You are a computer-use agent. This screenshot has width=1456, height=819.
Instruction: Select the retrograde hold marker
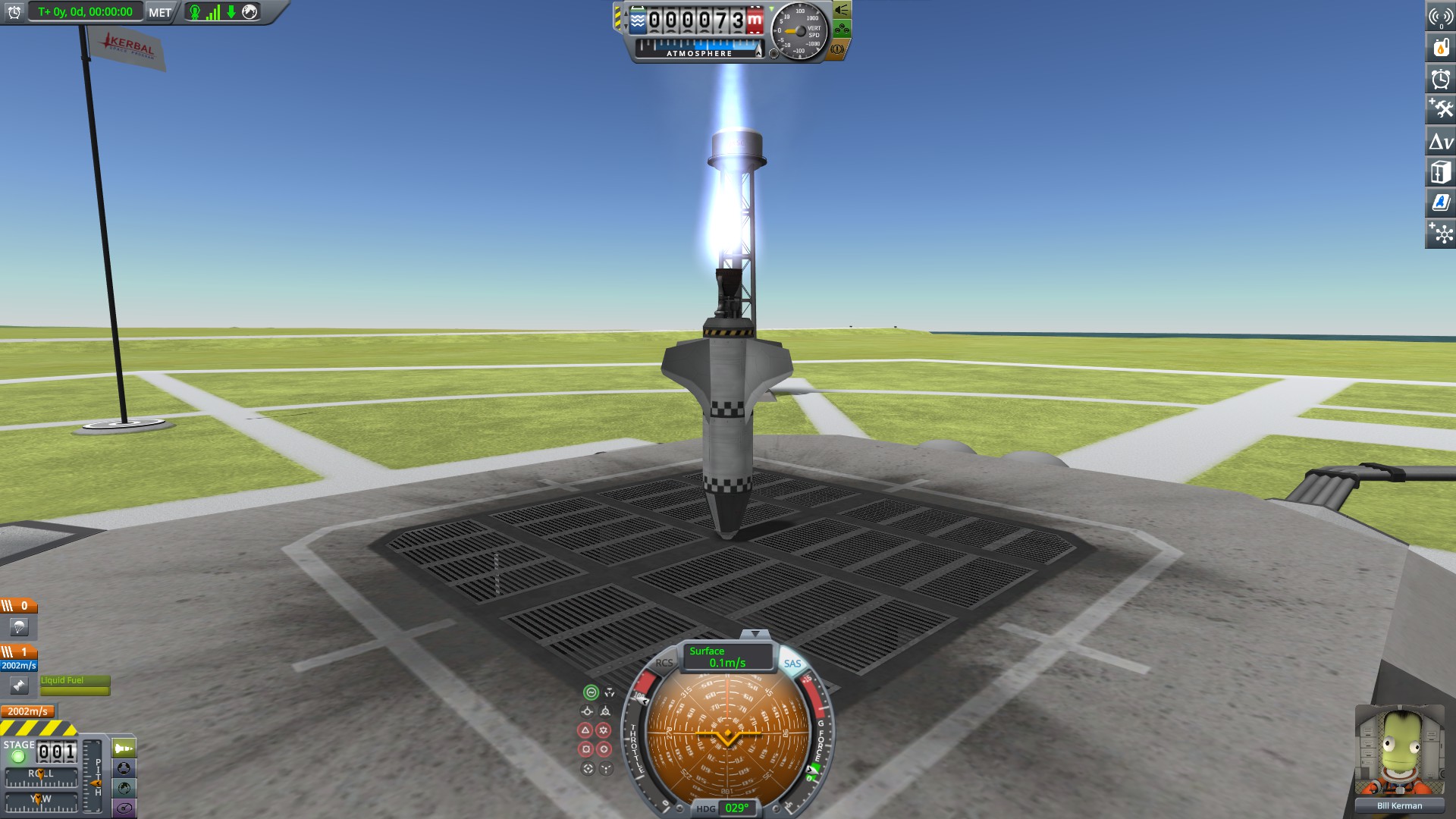[606, 711]
